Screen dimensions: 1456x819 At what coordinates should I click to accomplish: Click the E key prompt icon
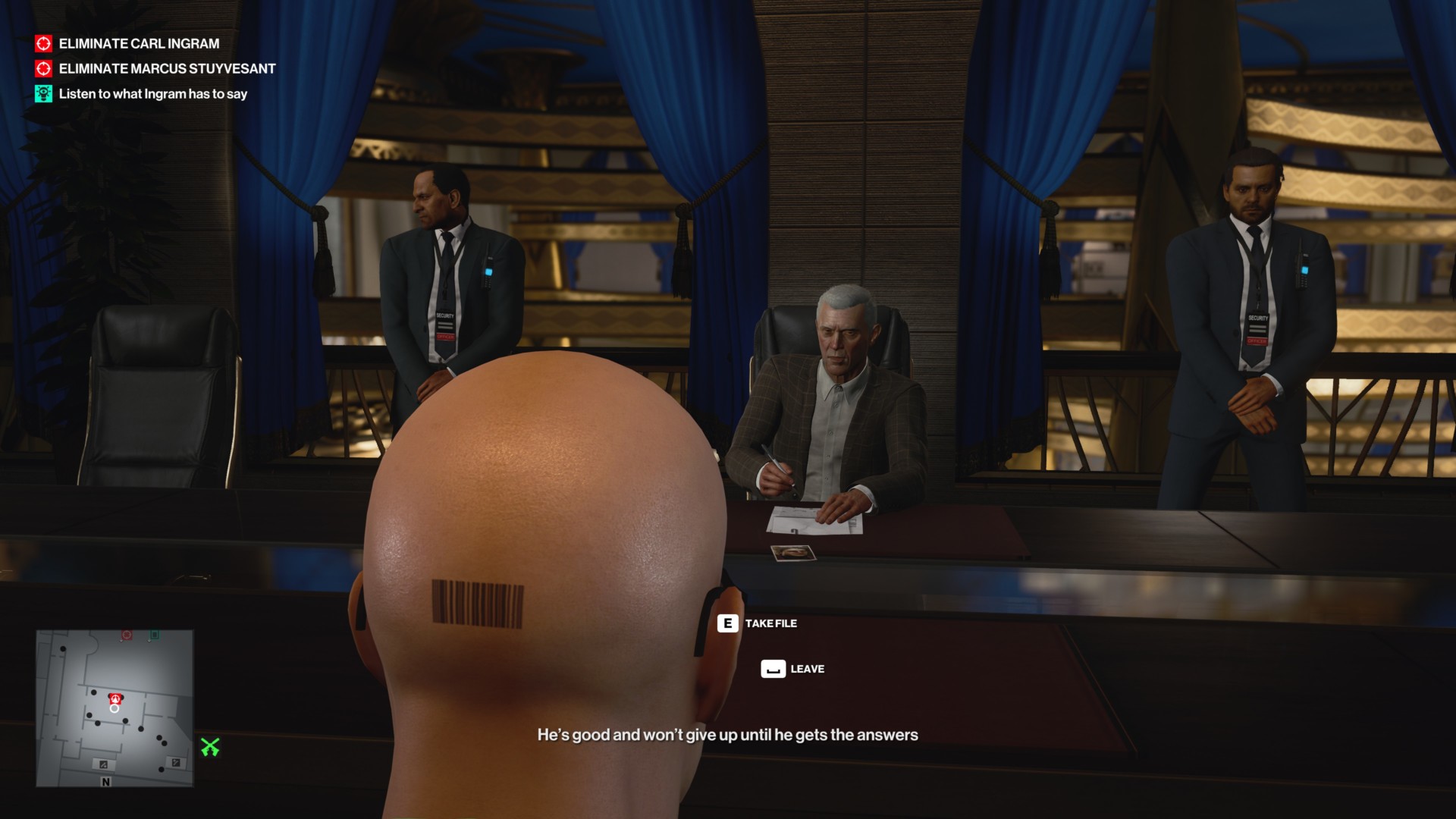726,623
